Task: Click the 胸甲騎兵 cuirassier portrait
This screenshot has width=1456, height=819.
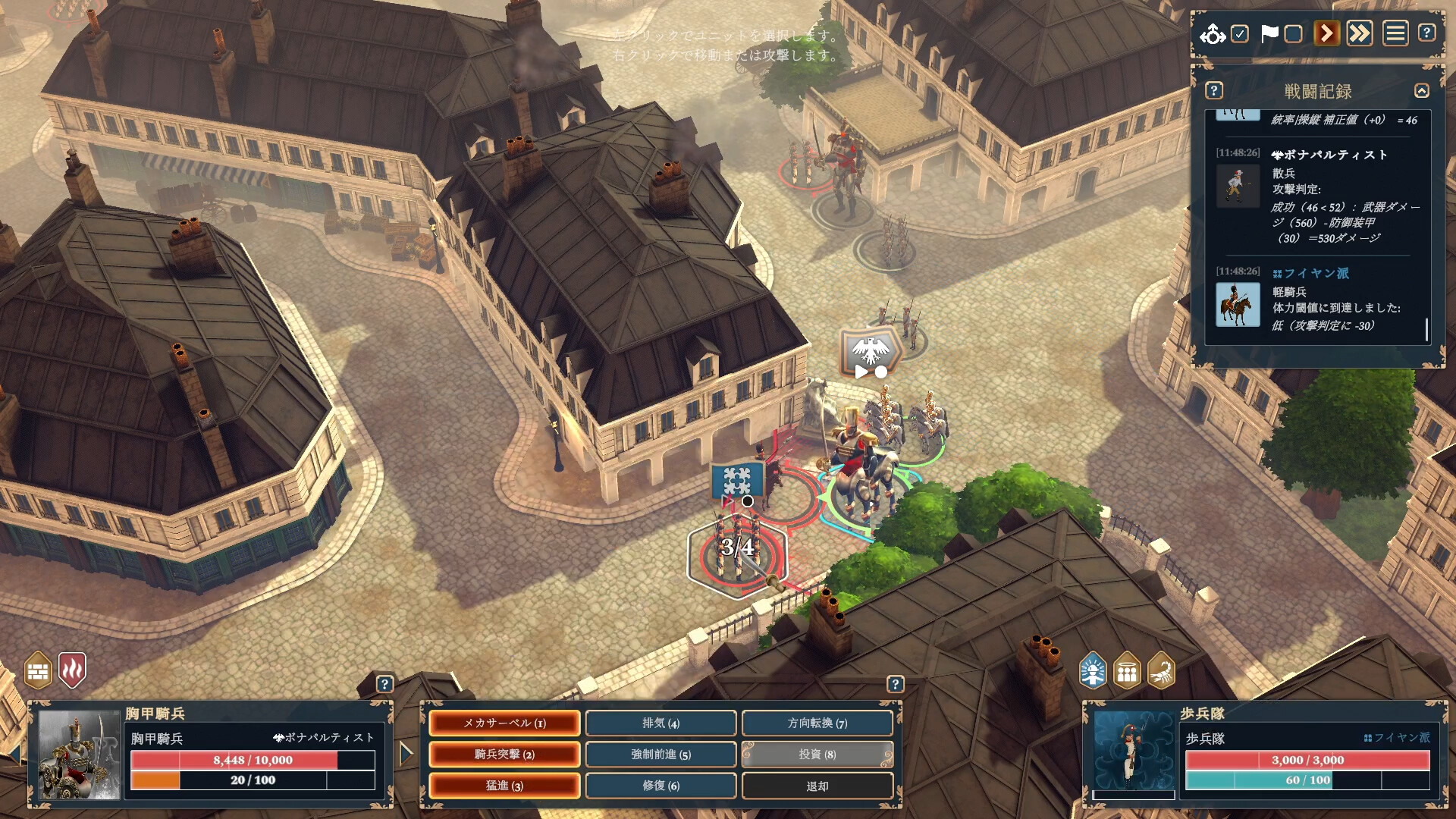Action: point(79,755)
